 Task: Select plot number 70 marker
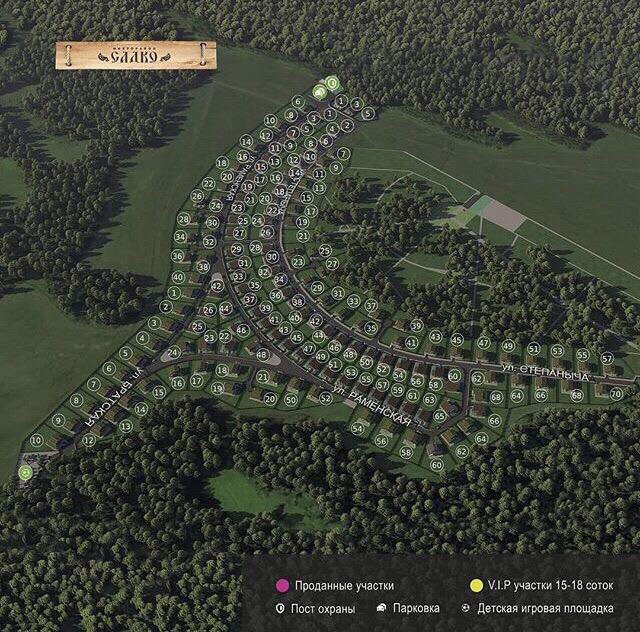615,394
